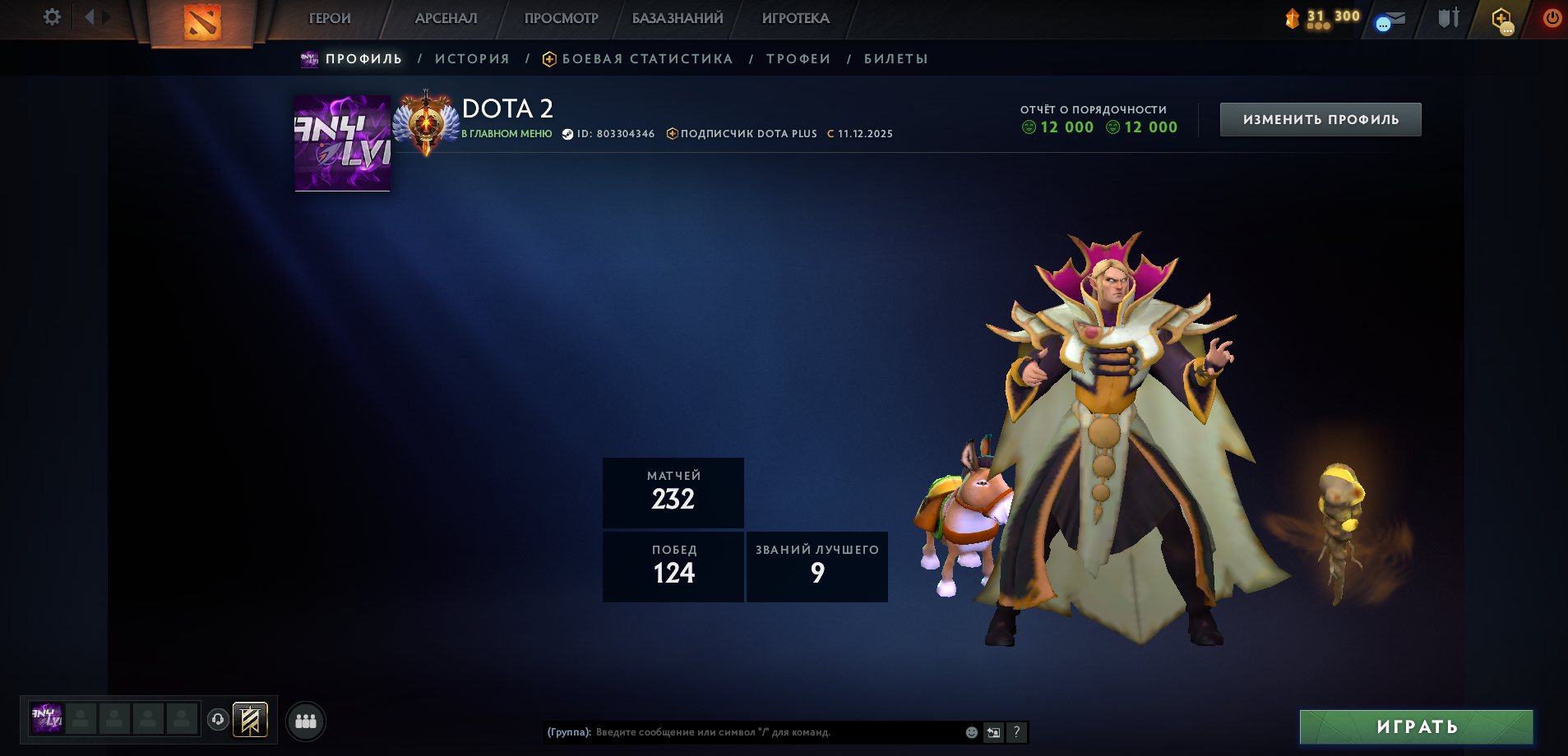Image resolution: width=1568 pixels, height=756 pixels.
Task: Click the ИЗМЕНИТЬ ПРОФИЛЬ button
Action: [x=1320, y=120]
